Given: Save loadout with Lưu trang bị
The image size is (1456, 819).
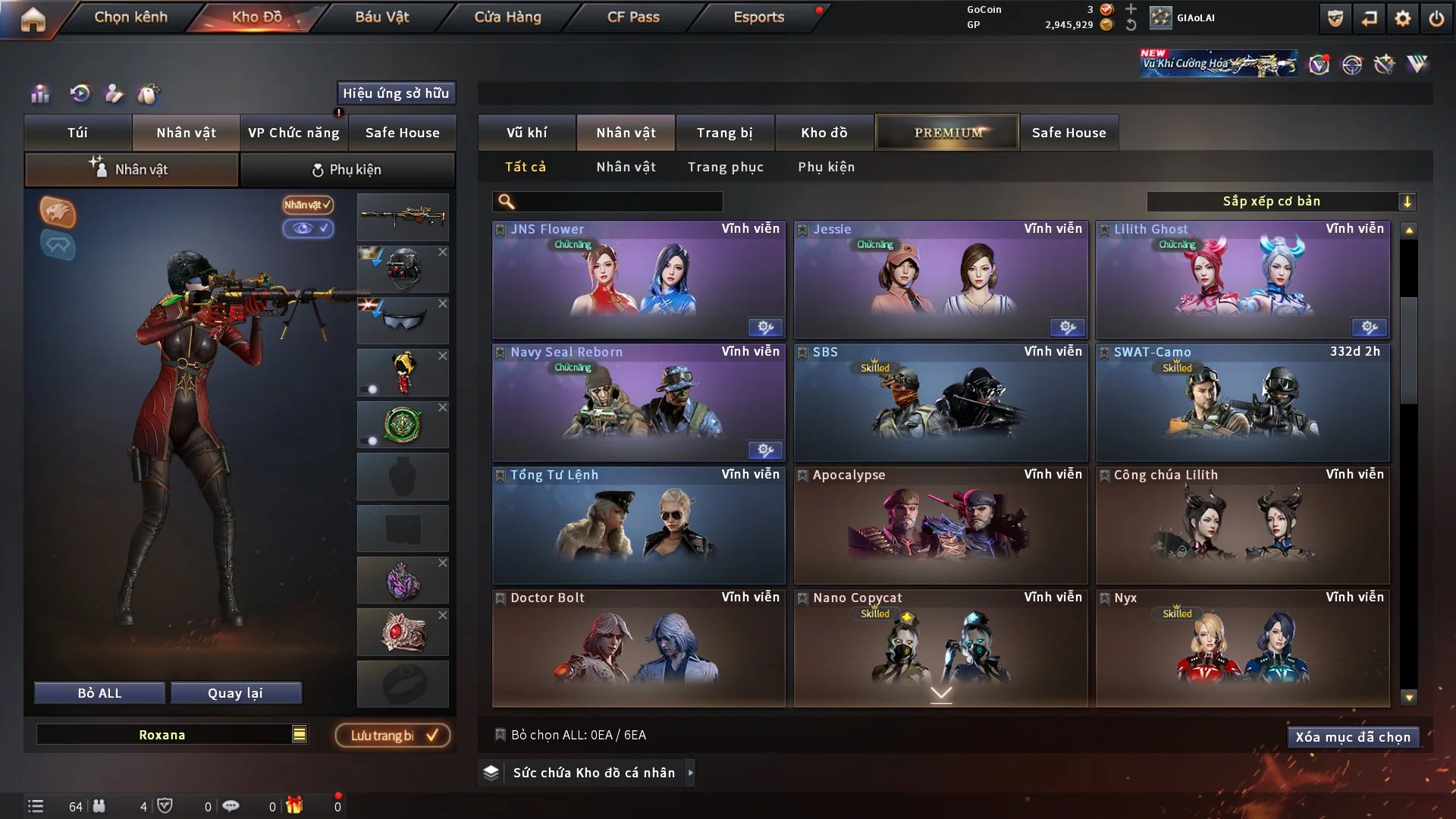Looking at the screenshot, I should point(393,736).
